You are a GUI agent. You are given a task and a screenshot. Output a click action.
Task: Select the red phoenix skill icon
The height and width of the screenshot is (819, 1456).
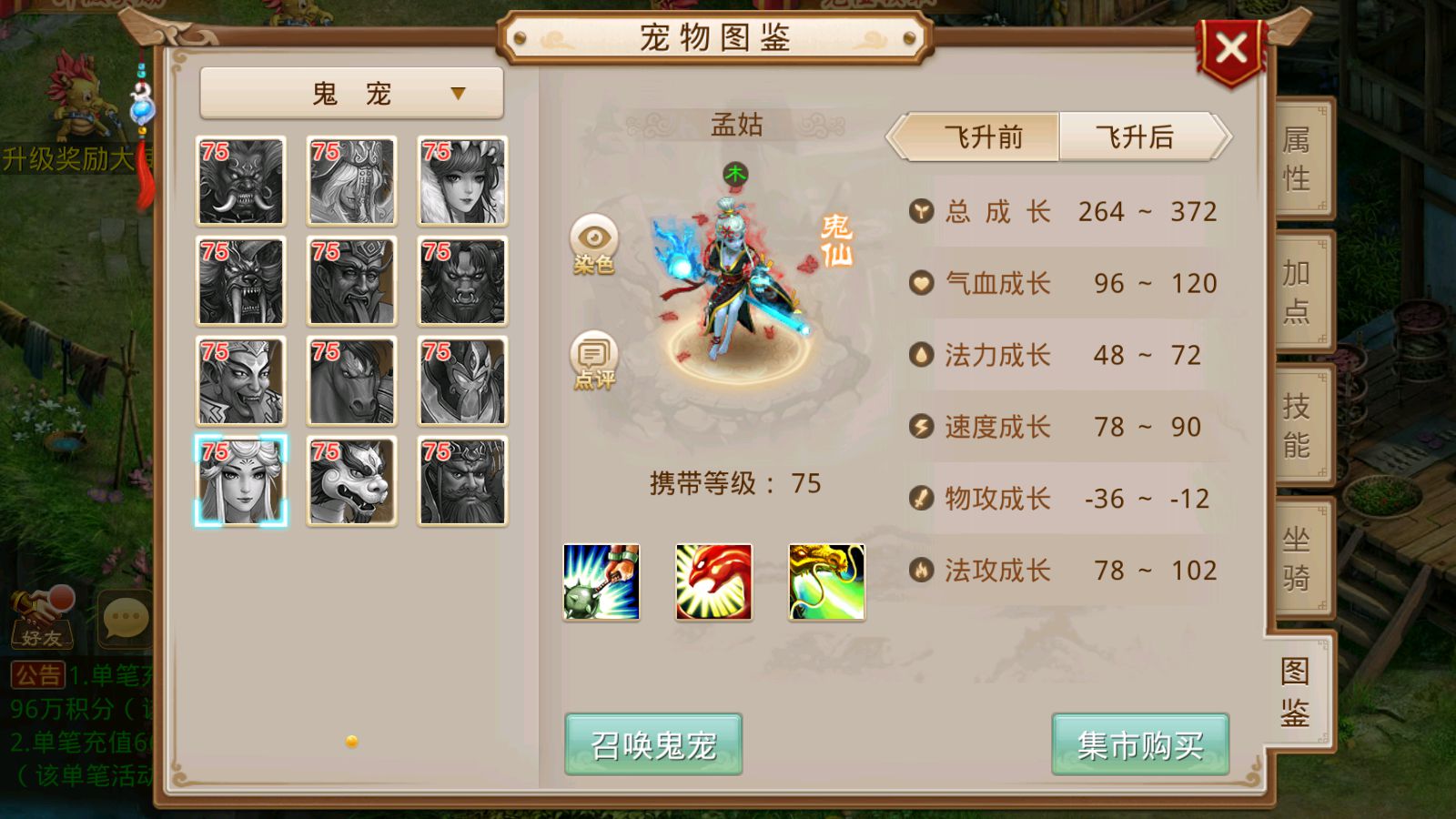715,581
